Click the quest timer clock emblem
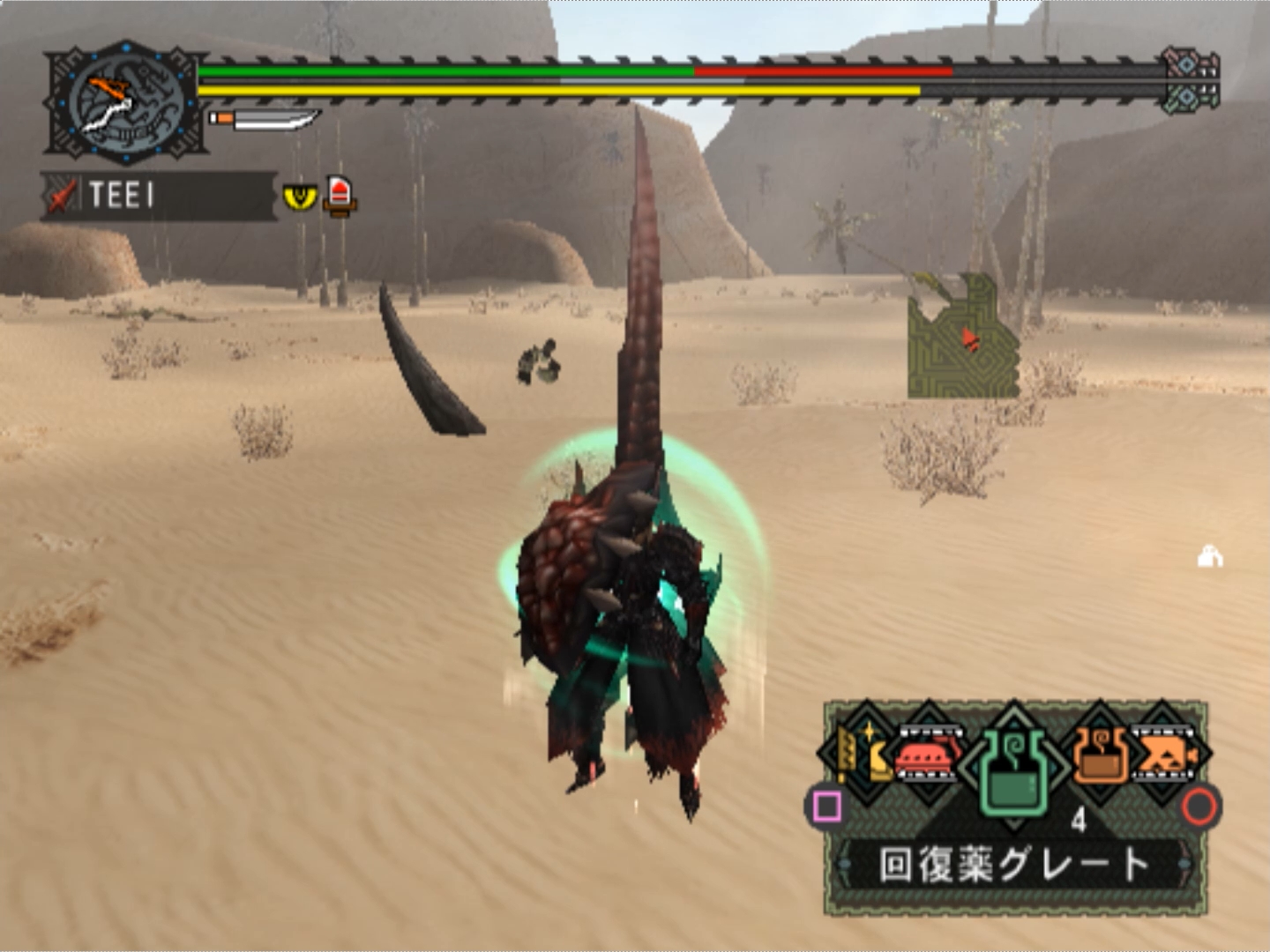 click(x=126, y=103)
